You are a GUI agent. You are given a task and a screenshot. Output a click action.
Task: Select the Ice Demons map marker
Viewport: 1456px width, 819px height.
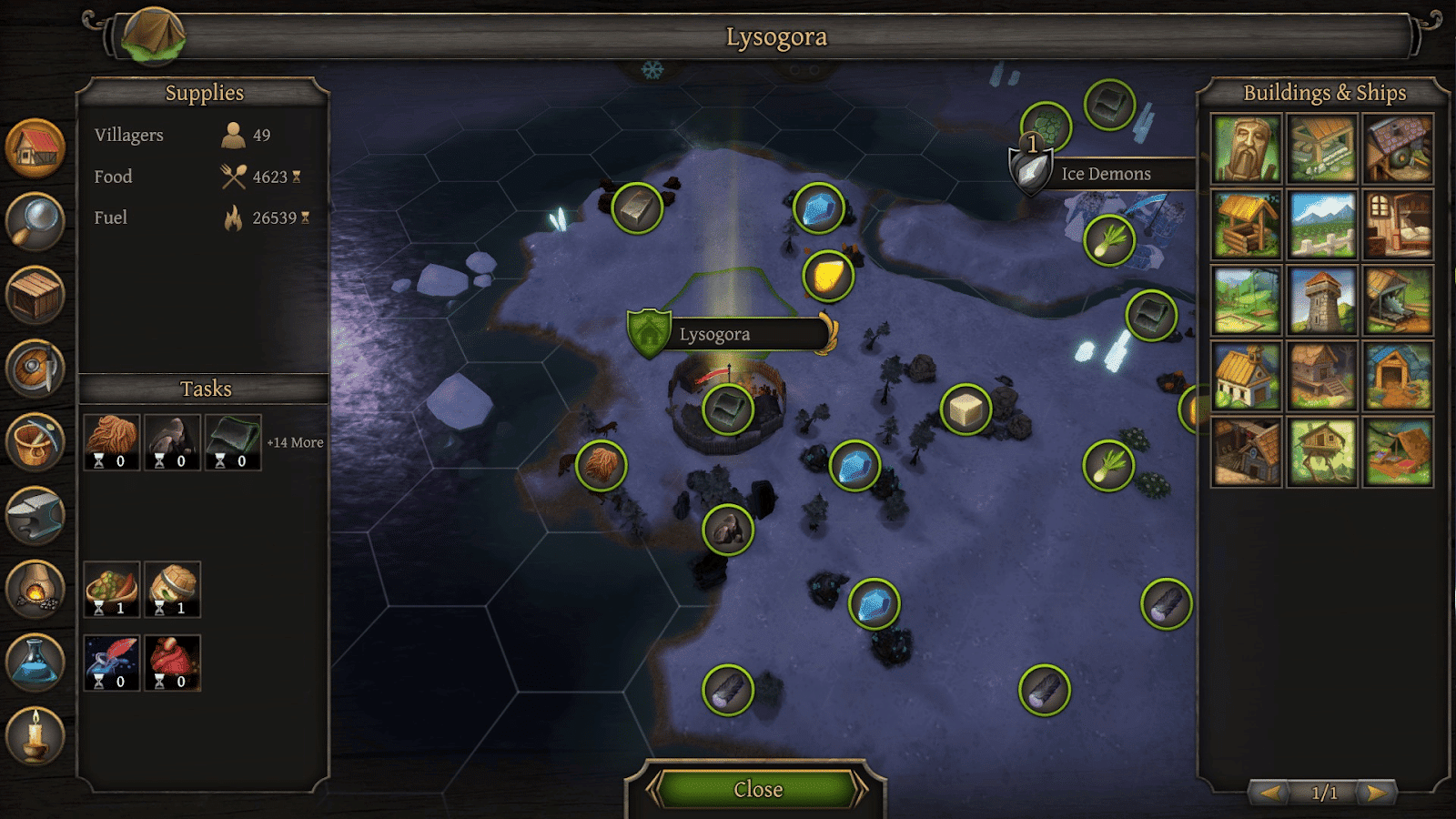(x=1105, y=174)
